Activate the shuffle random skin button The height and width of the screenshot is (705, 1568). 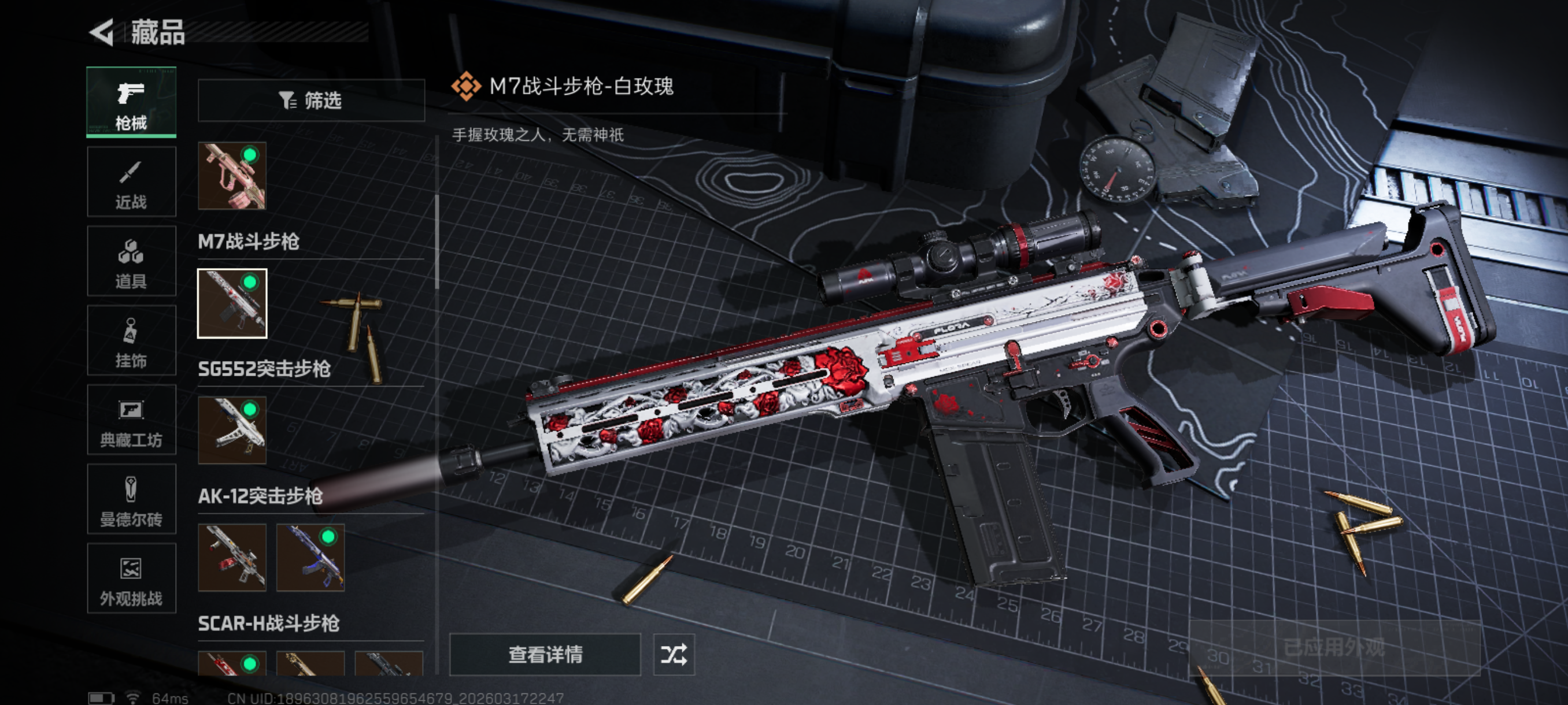pyautogui.click(x=674, y=655)
